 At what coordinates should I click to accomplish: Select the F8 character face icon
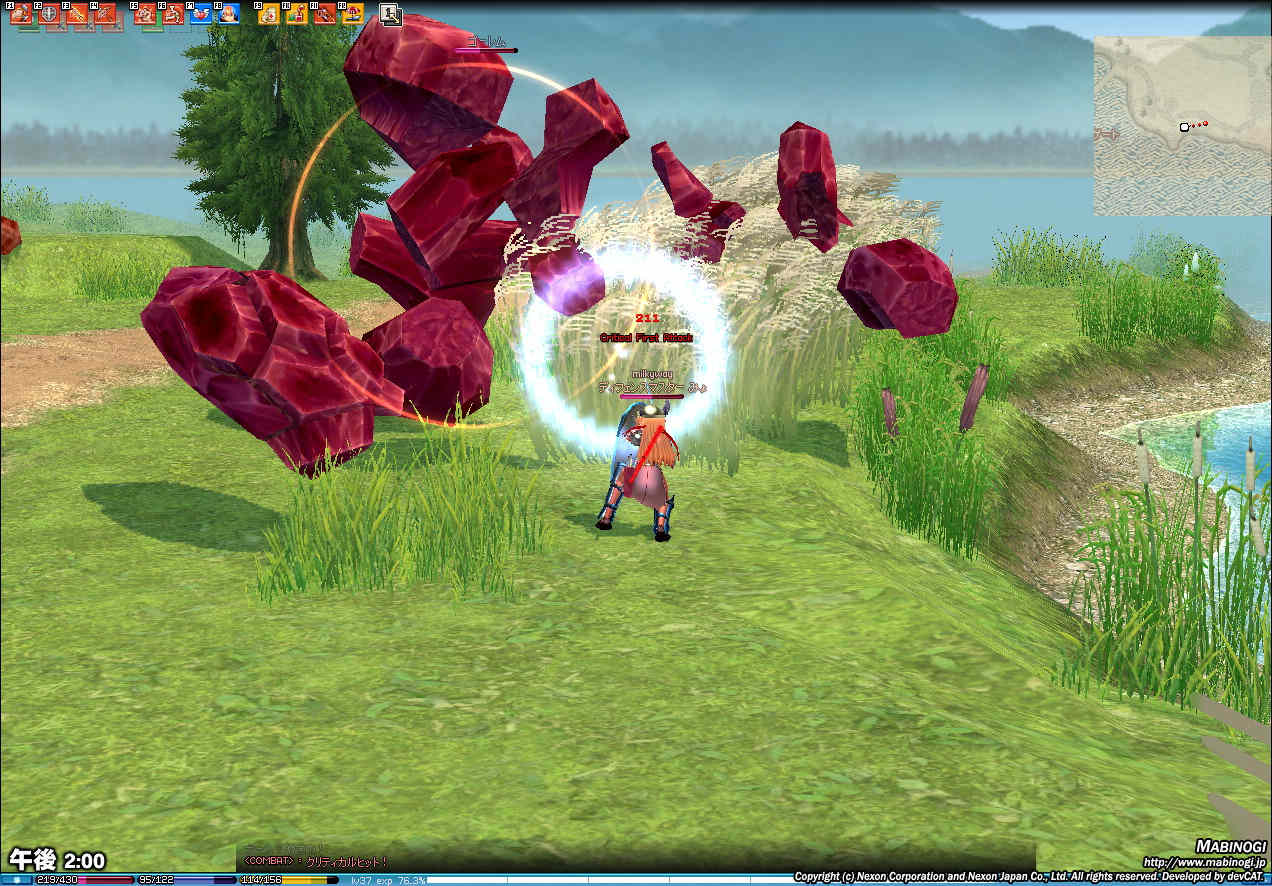coord(228,14)
